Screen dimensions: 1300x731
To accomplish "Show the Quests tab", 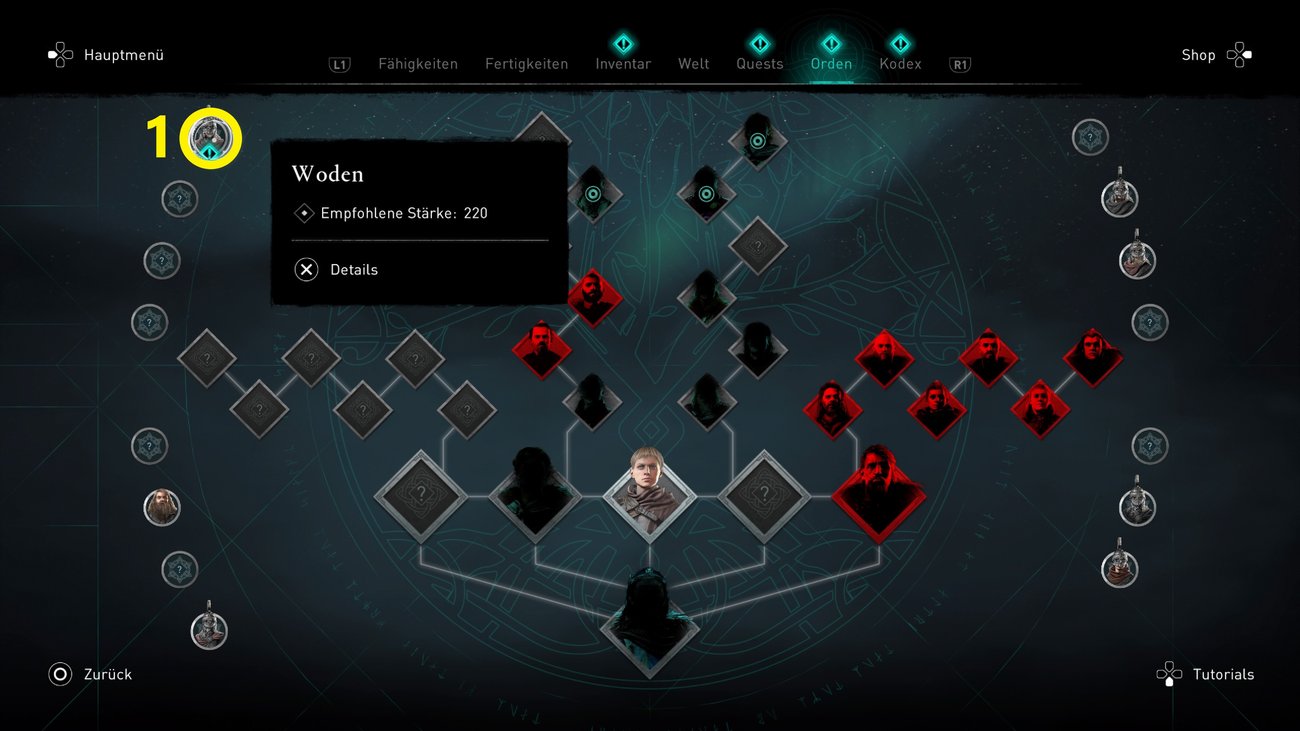I will (x=760, y=64).
